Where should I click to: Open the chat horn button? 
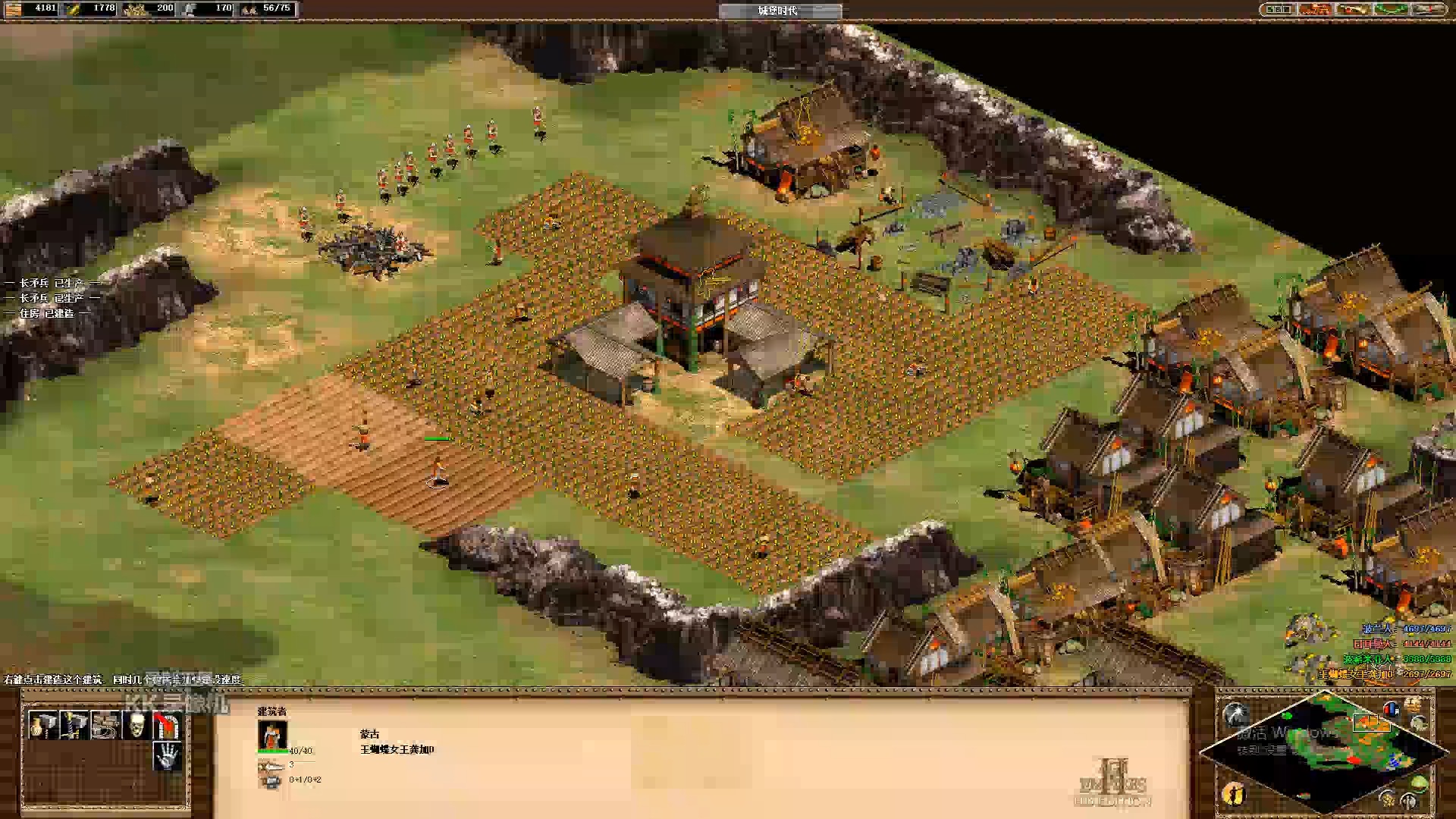pyautogui.click(x=1354, y=9)
